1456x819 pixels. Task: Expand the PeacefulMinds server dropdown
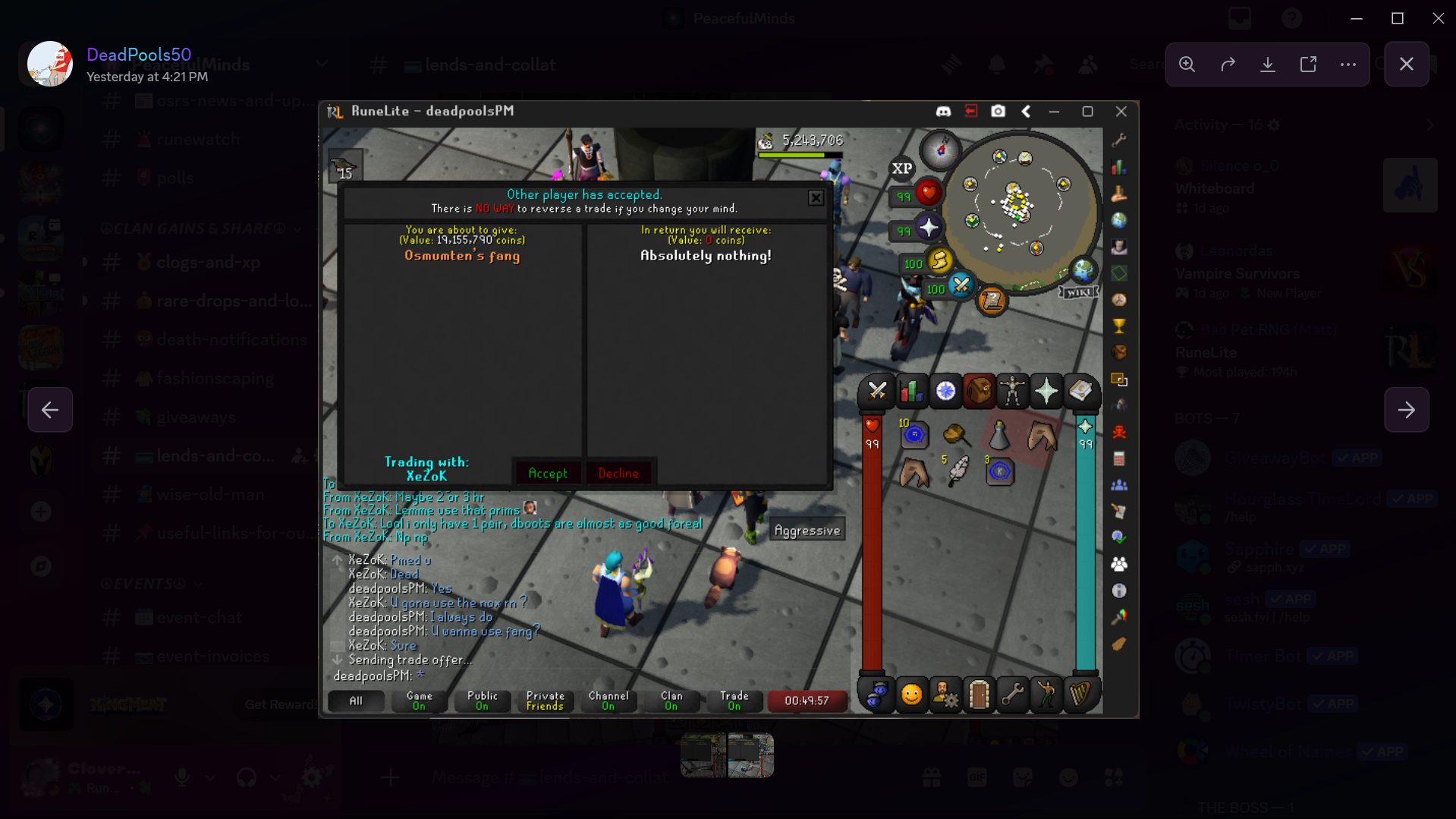(x=322, y=64)
